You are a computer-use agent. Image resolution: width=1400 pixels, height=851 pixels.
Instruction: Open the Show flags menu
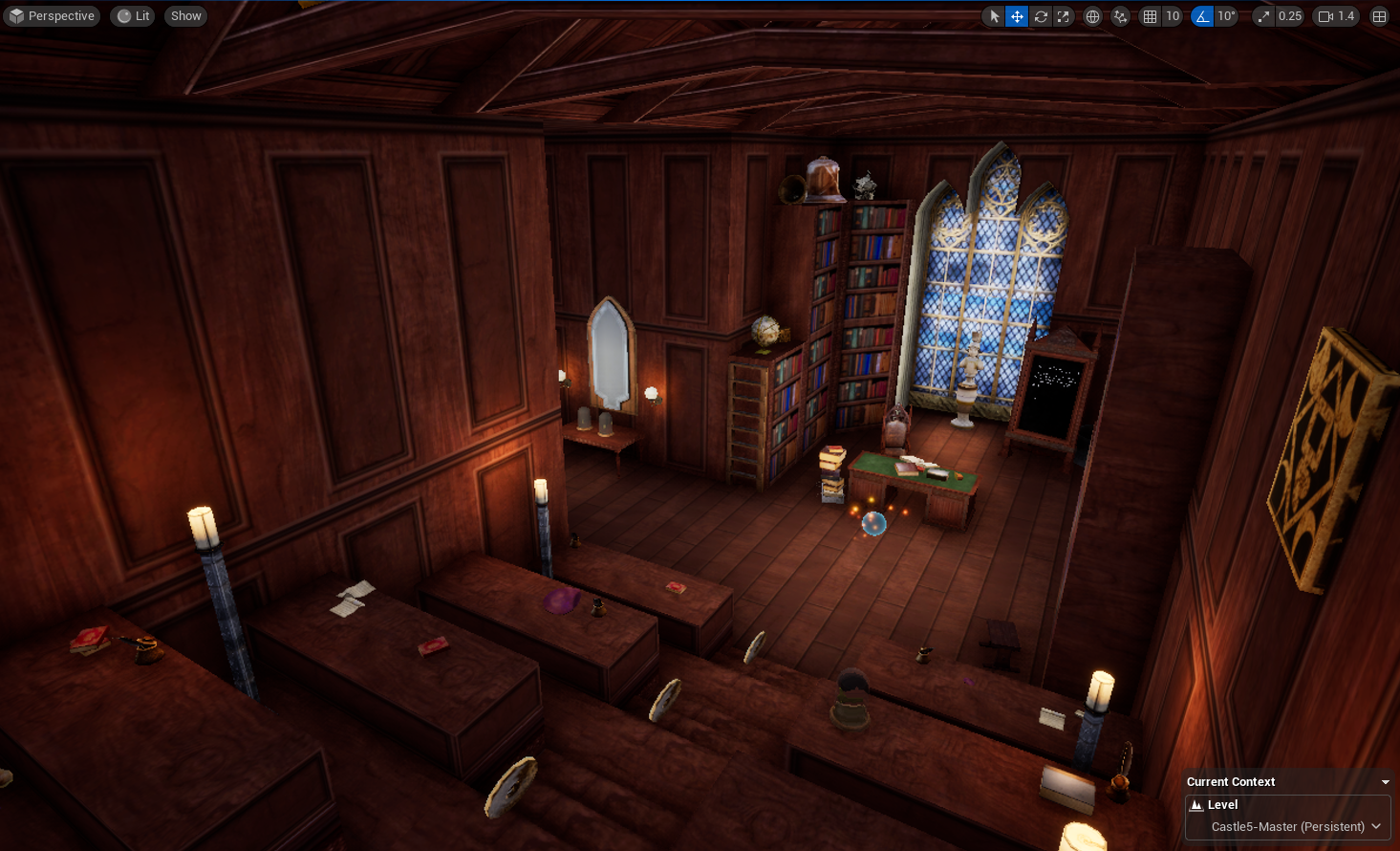185,16
